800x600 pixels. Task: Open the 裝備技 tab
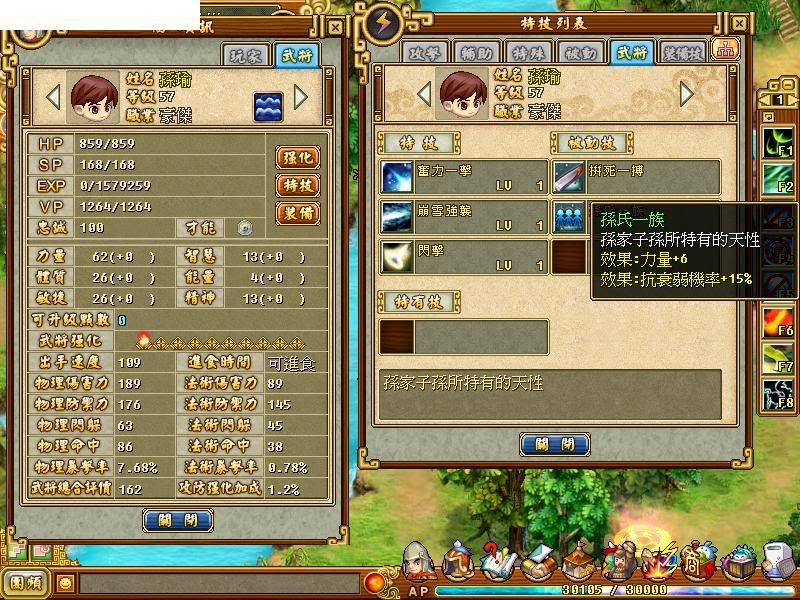point(681,52)
